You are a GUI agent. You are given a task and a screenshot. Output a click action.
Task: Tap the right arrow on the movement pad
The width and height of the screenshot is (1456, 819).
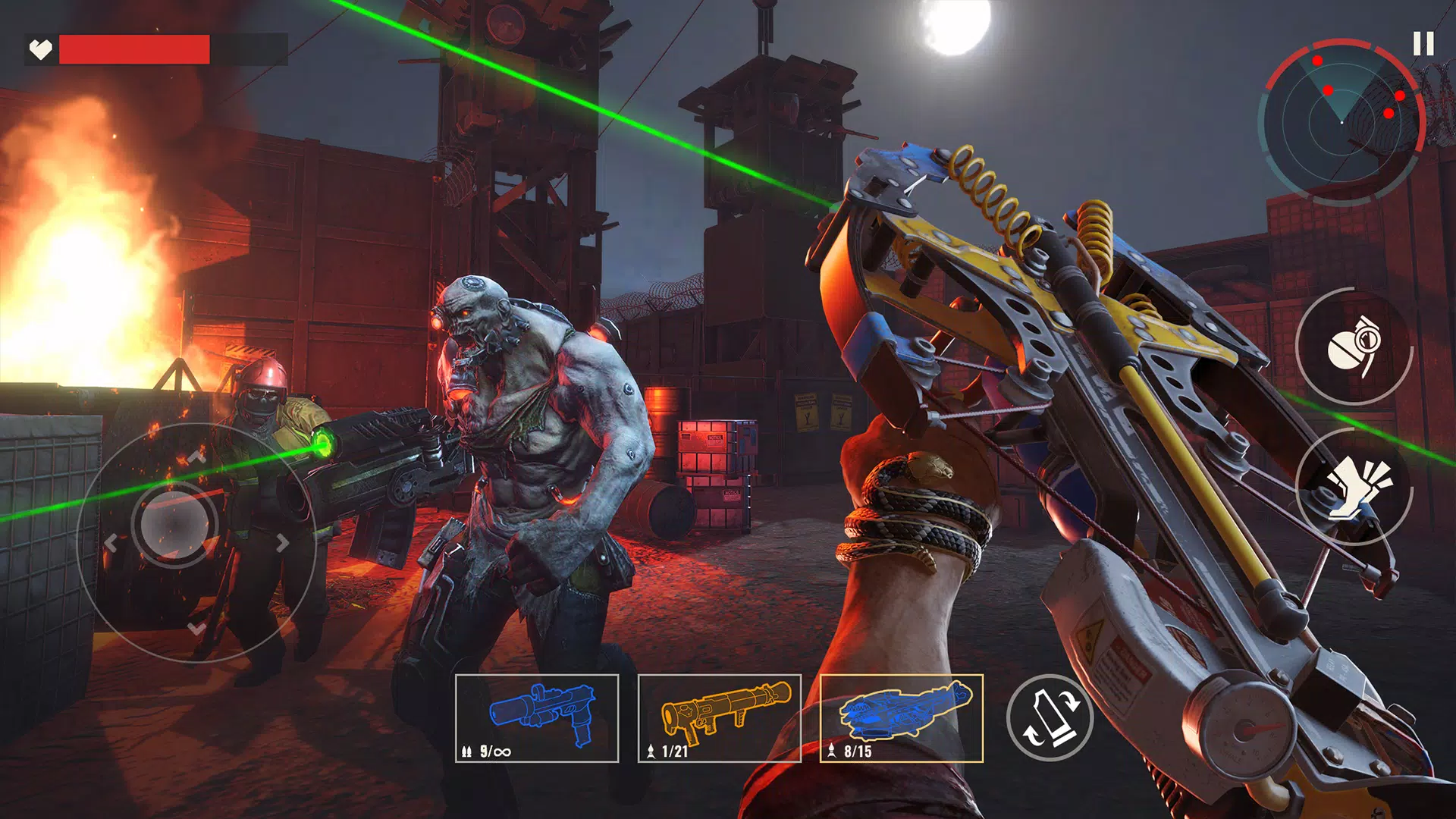tap(281, 543)
